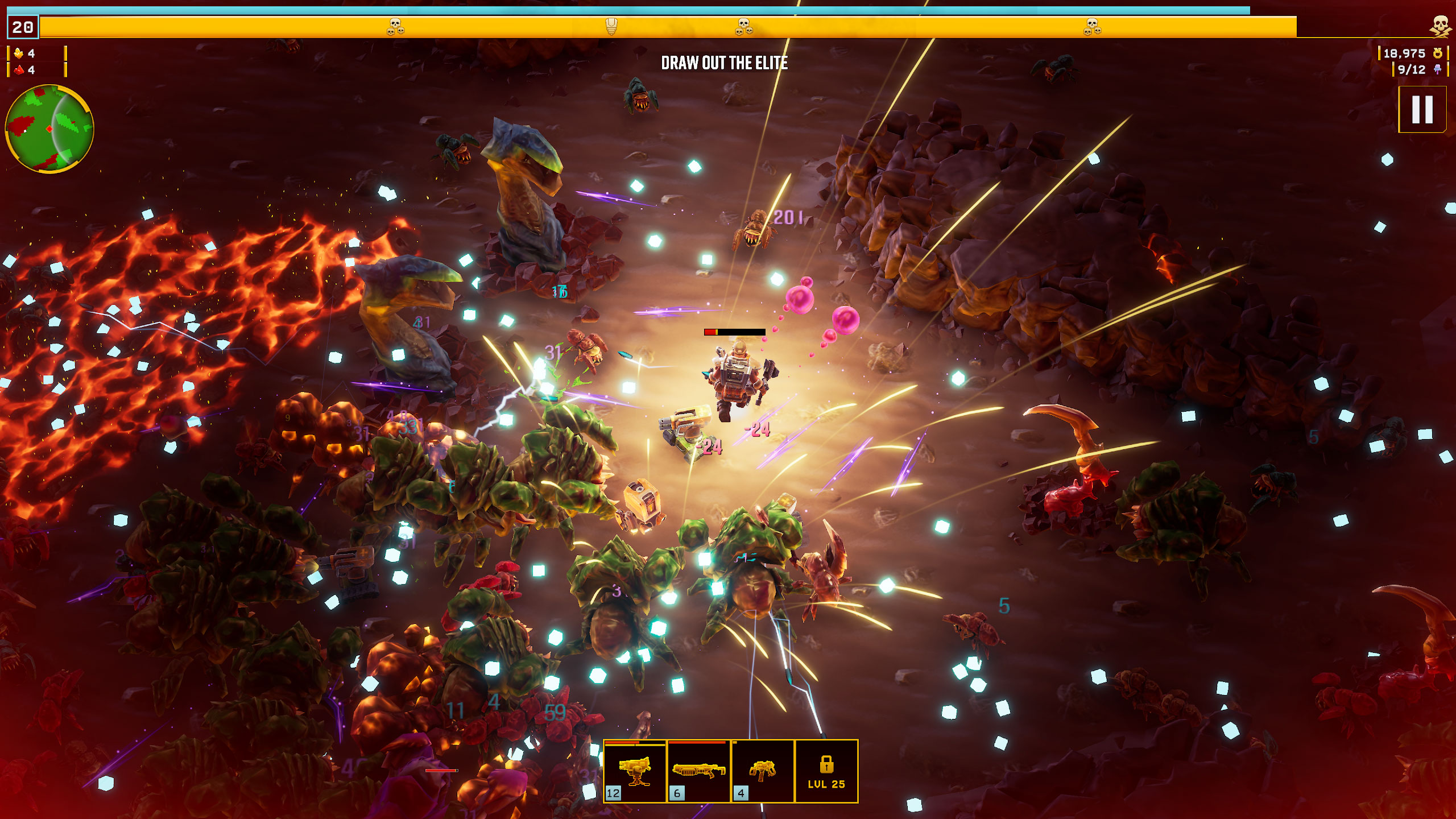Click the circular green minimap

coord(49,129)
